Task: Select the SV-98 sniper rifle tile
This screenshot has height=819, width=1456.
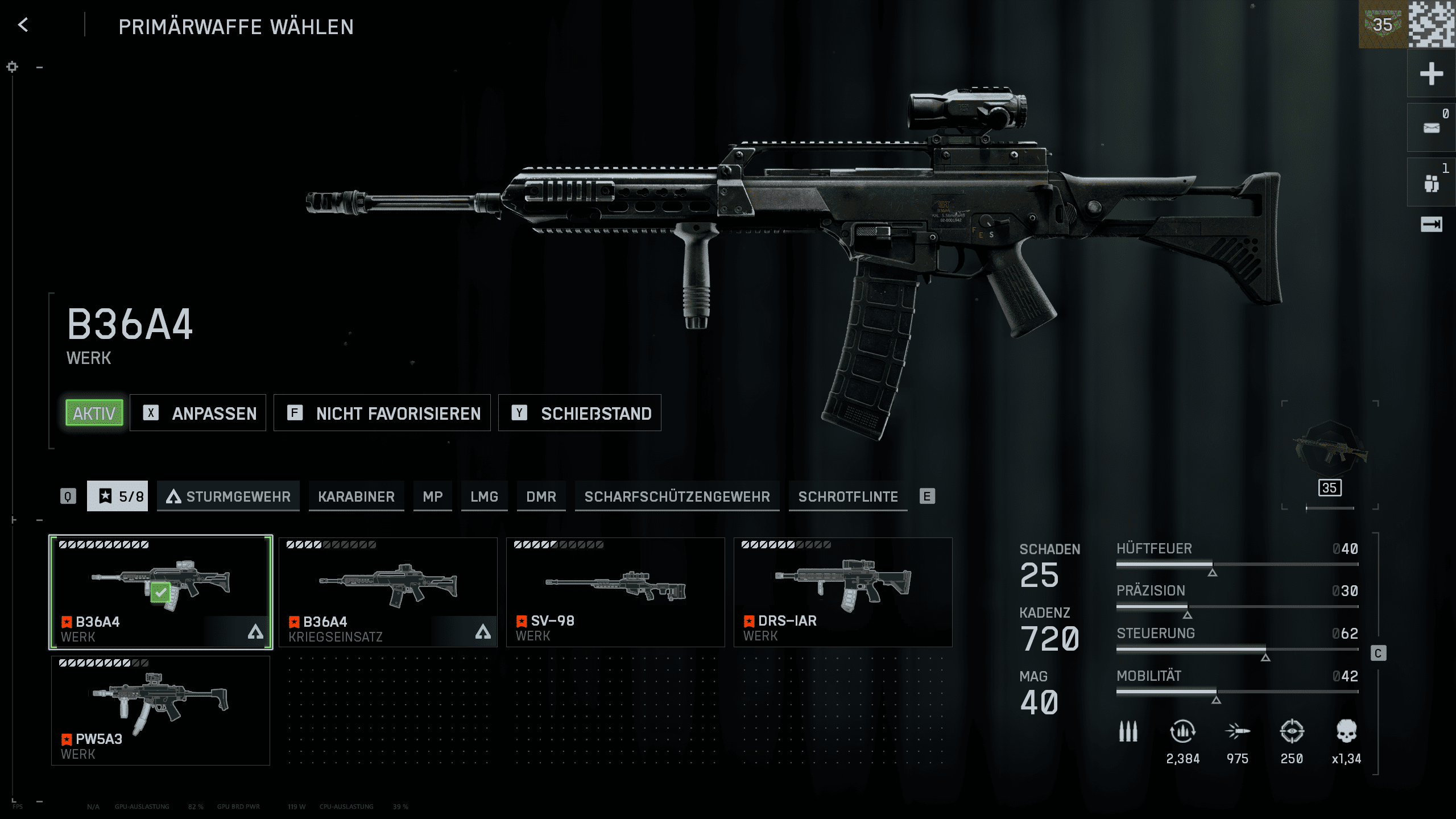Action: (x=615, y=591)
